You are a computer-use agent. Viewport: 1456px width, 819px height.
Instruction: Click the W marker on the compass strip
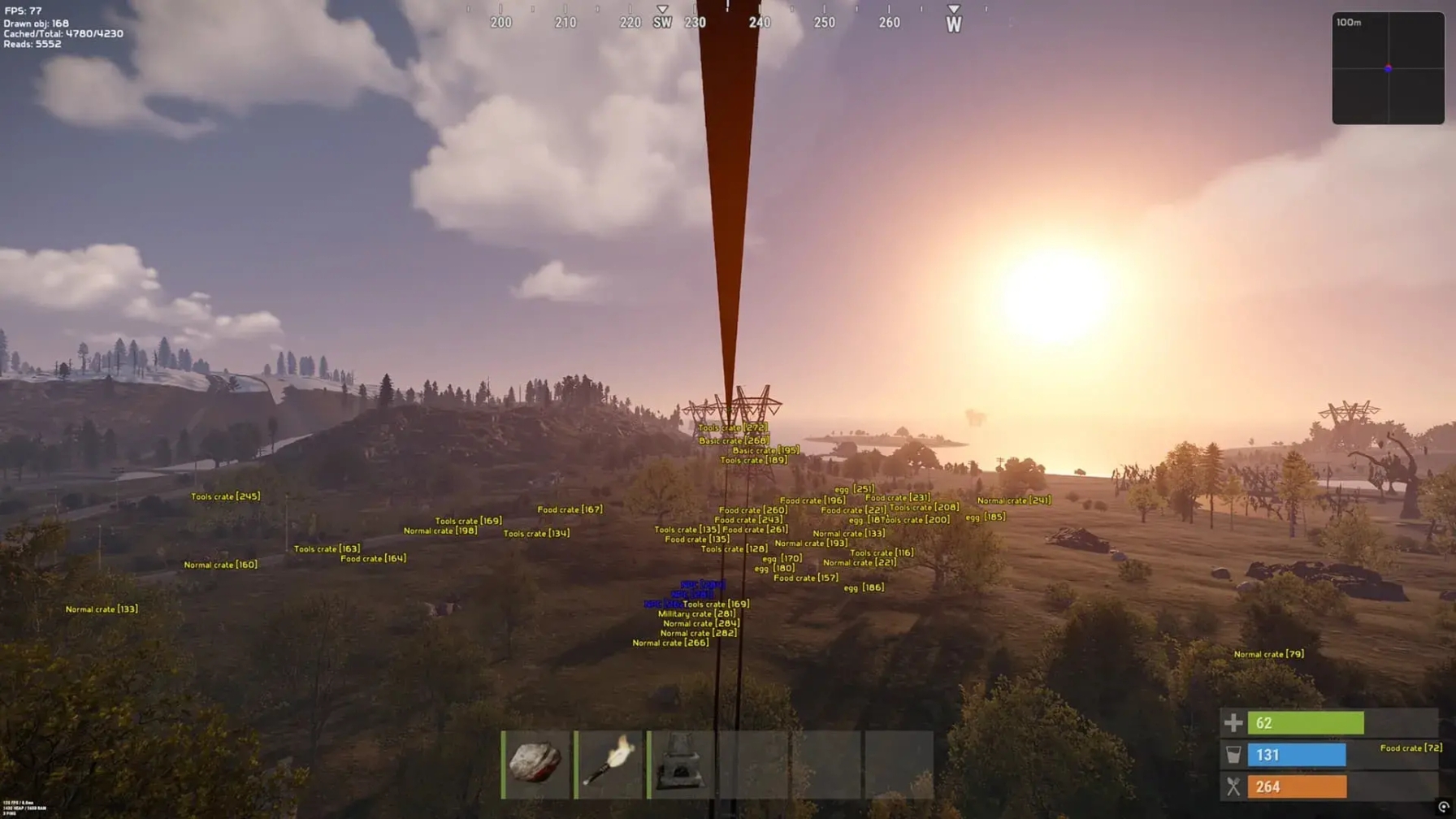point(953,23)
